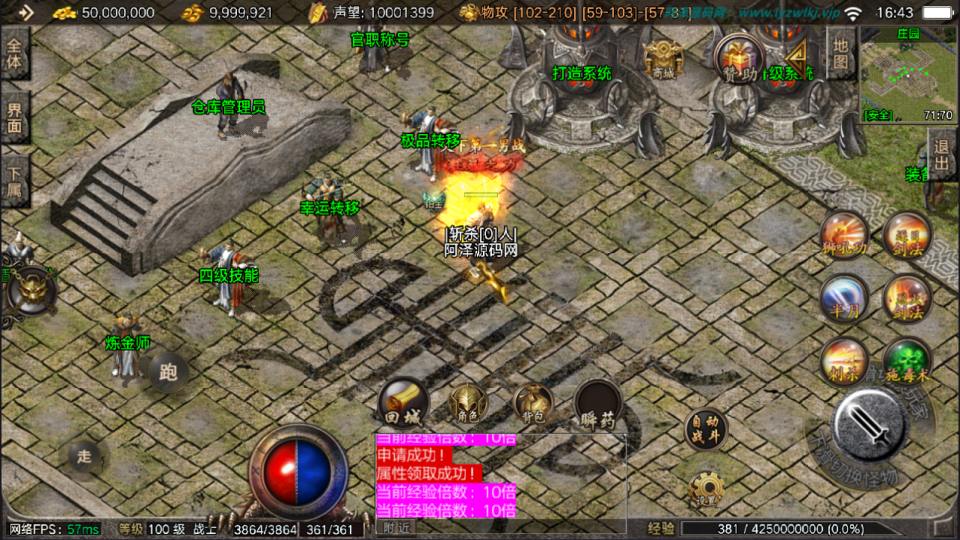Viewport: 960px width, 540px height.
Task: Open the gear settings icon
Action: pyautogui.click(x=706, y=487)
